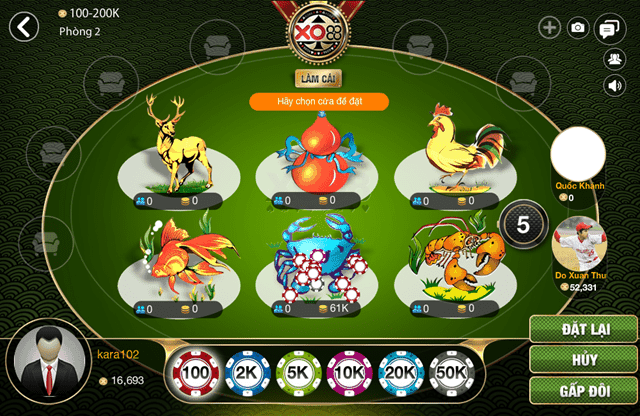640x416 pixels.
Task: Take a screenshot with the camera icon
Action: pos(578,28)
